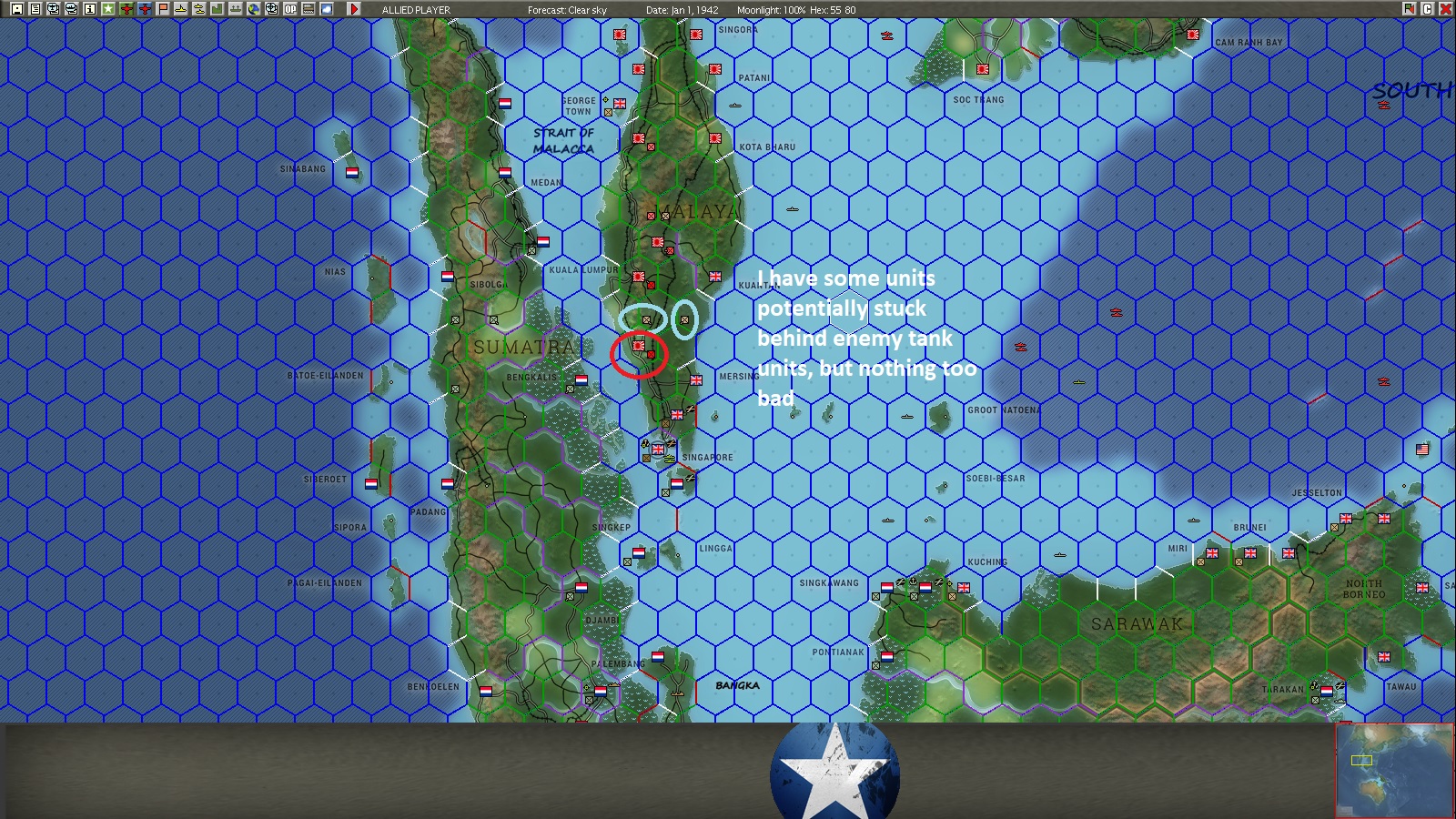This screenshot has height=819, width=1456.
Task: Save the game with the floppy disk icon
Action: pyautogui.click(x=18, y=8)
